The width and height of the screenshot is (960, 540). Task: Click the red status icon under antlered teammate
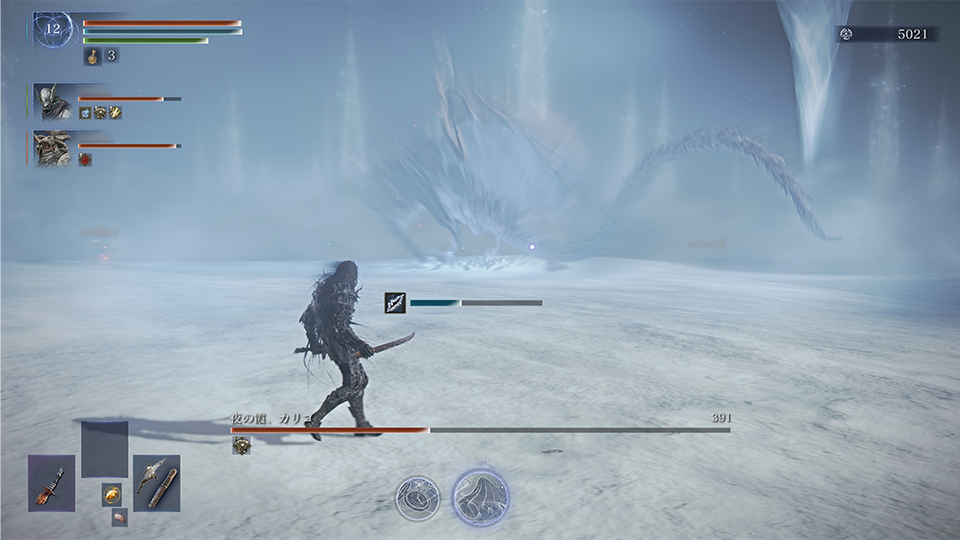tap(85, 160)
